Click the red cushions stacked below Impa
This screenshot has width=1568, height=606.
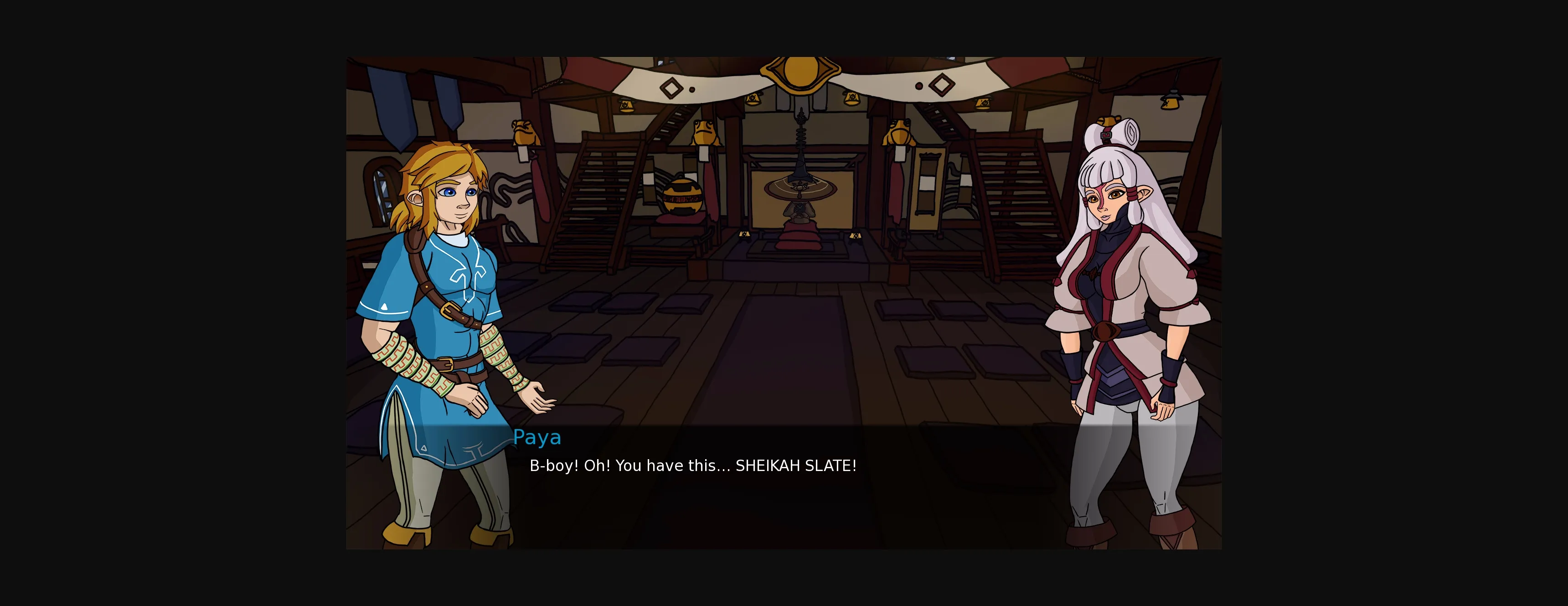click(x=799, y=238)
